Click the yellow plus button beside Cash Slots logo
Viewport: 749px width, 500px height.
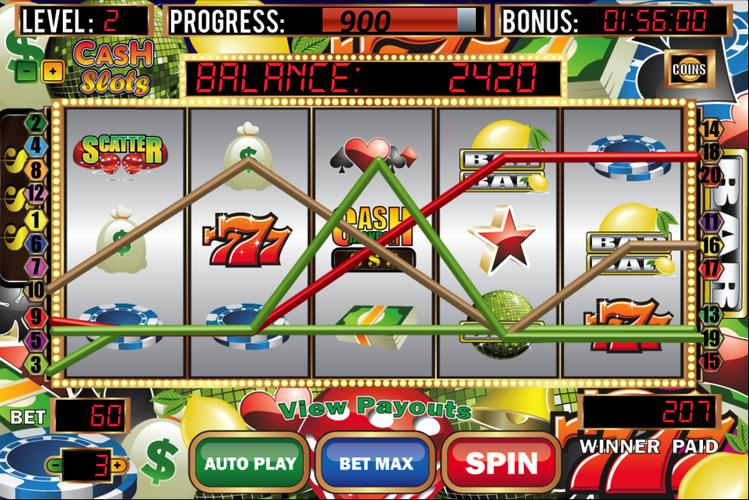coord(52,71)
